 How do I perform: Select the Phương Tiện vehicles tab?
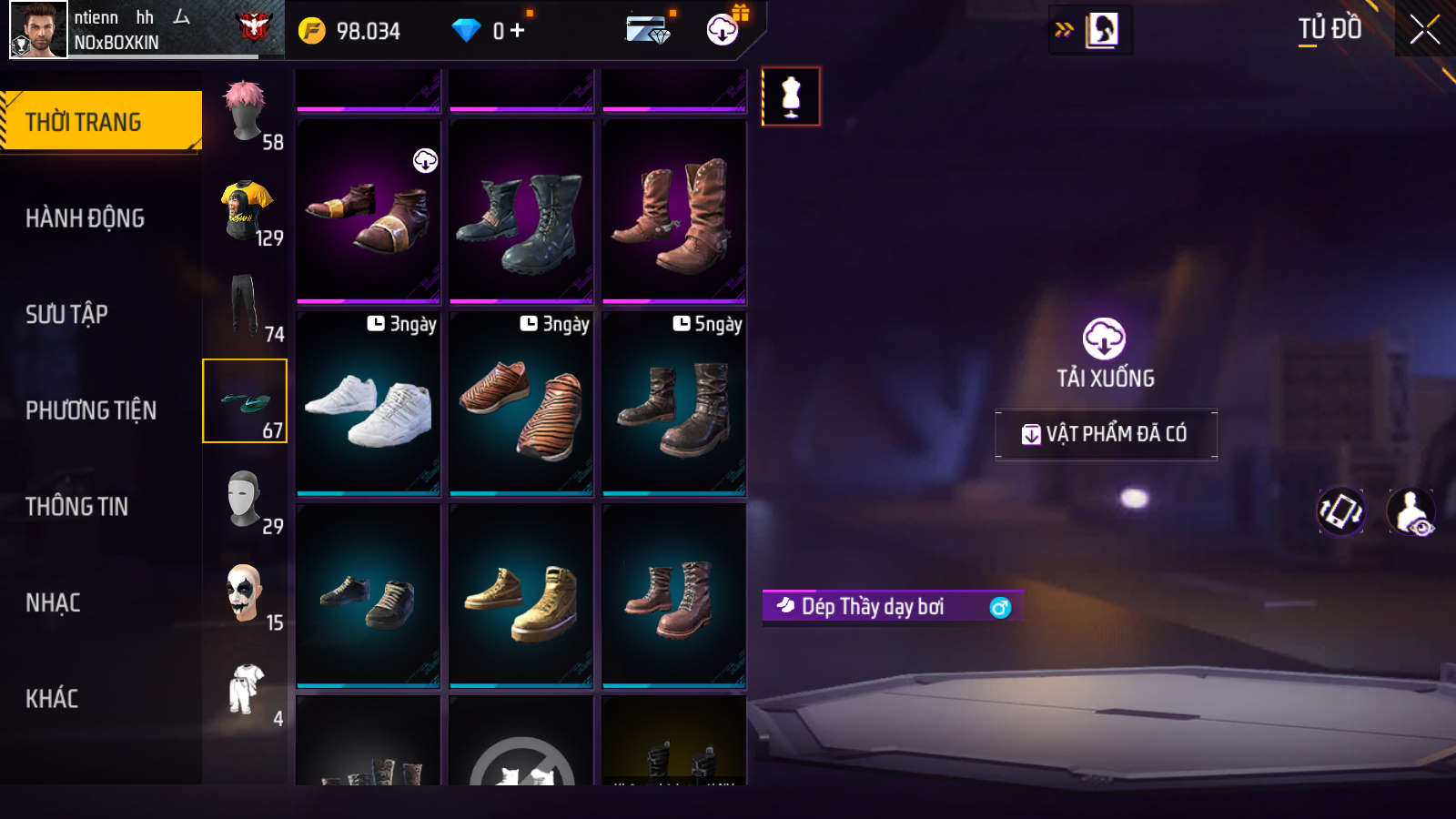pyautogui.click(x=91, y=410)
